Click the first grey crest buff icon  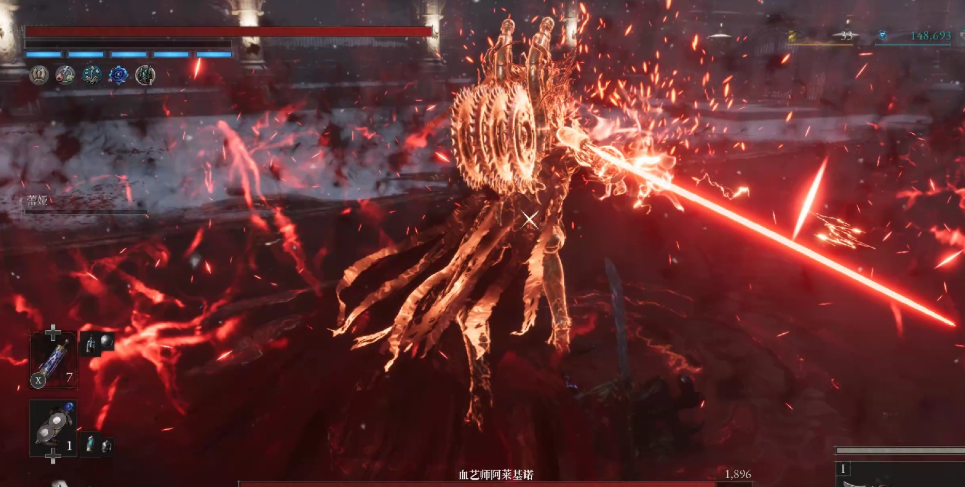pyautogui.click(x=39, y=74)
